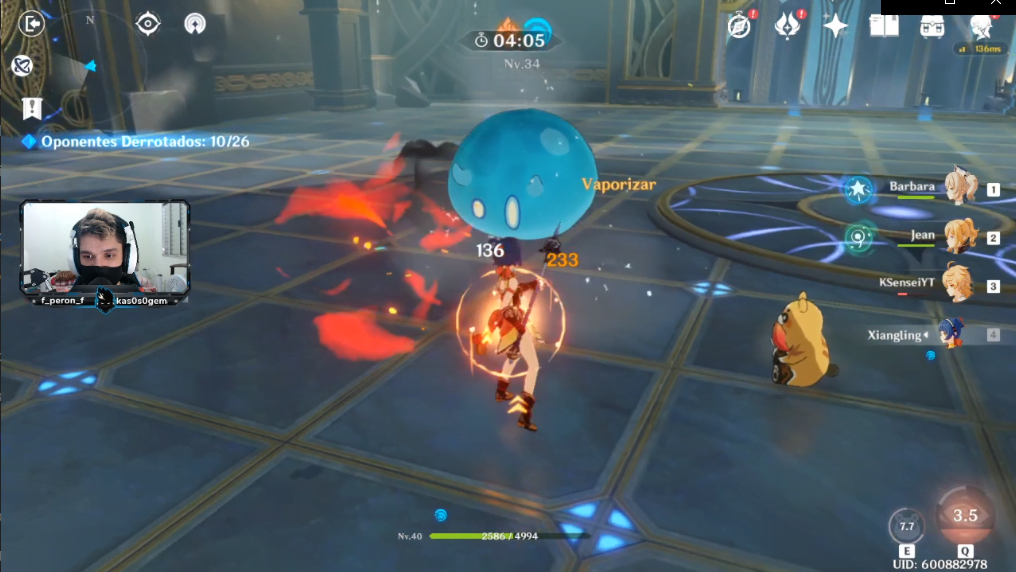Open the adventurer handbook book icon
The image size is (1016, 572).
coord(884,26)
